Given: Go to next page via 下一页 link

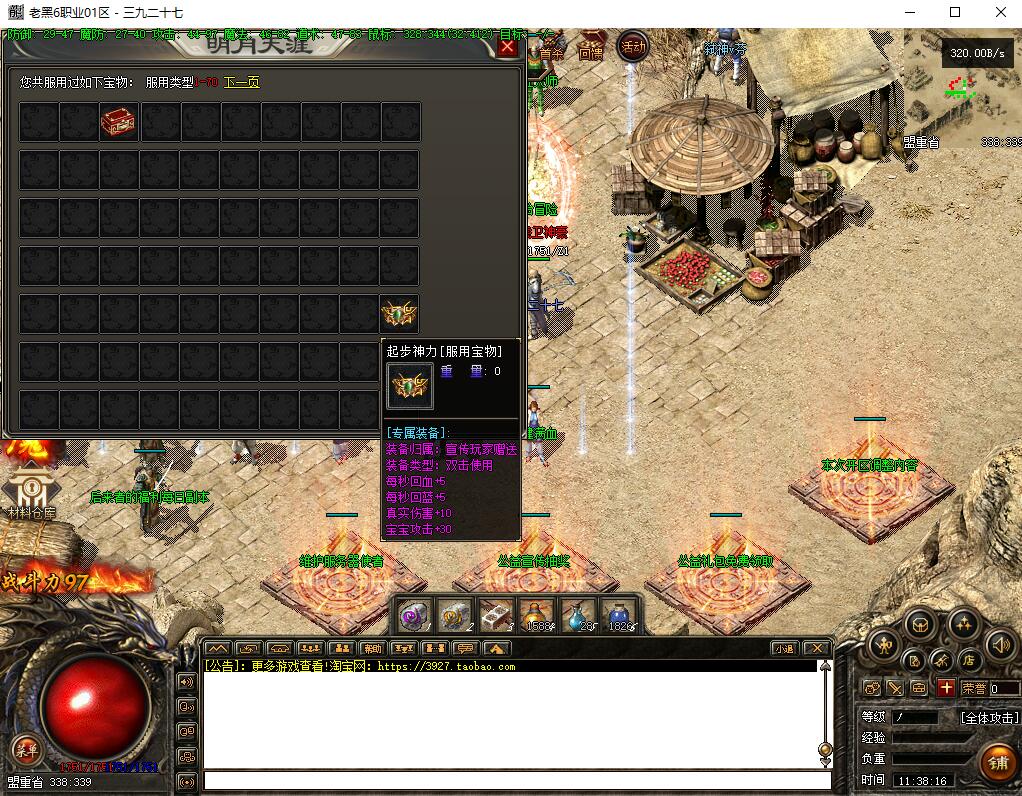Looking at the screenshot, I should [241, 82].
